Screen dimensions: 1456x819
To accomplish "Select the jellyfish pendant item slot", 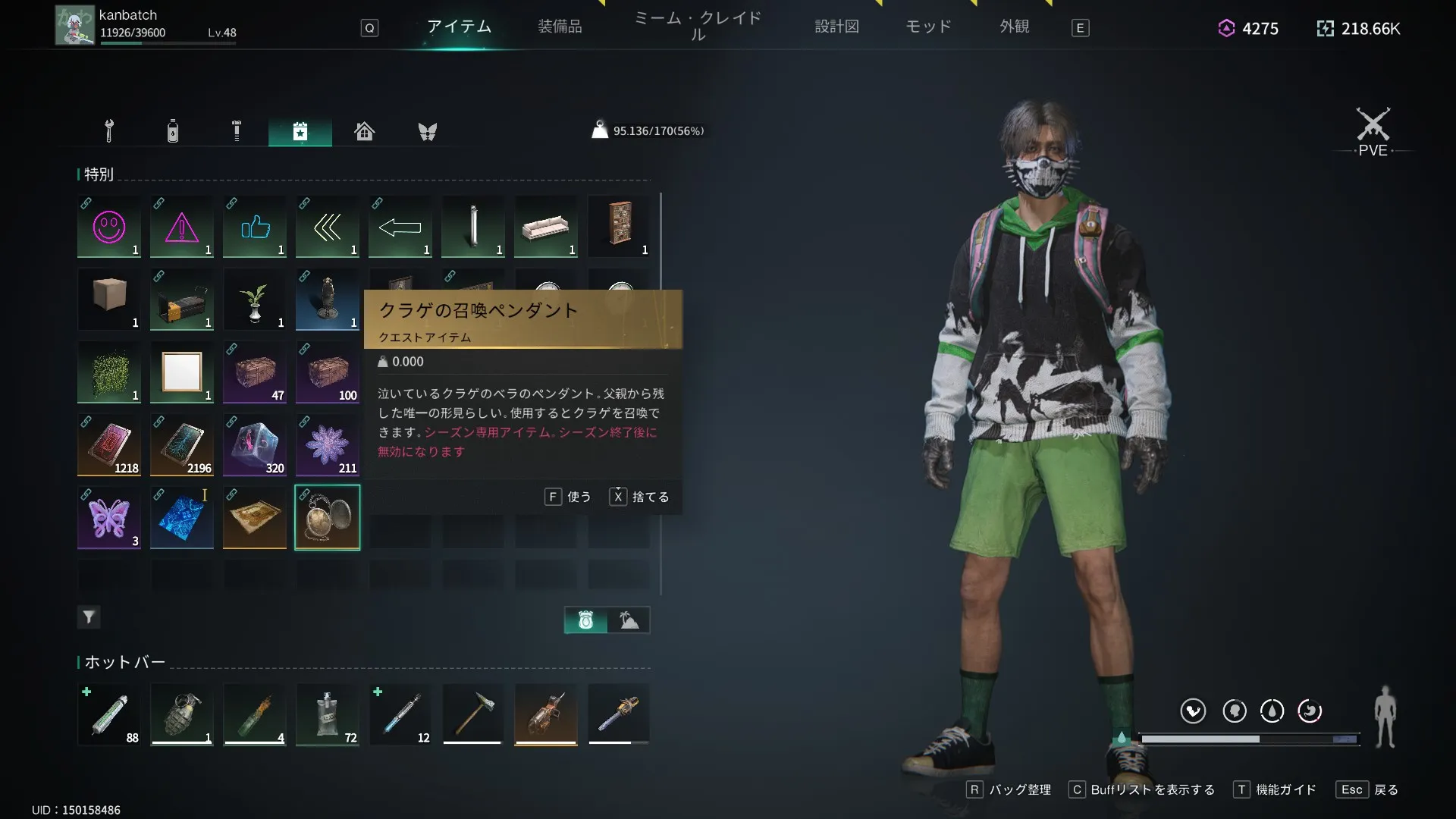I will click(x=328, y=518).
